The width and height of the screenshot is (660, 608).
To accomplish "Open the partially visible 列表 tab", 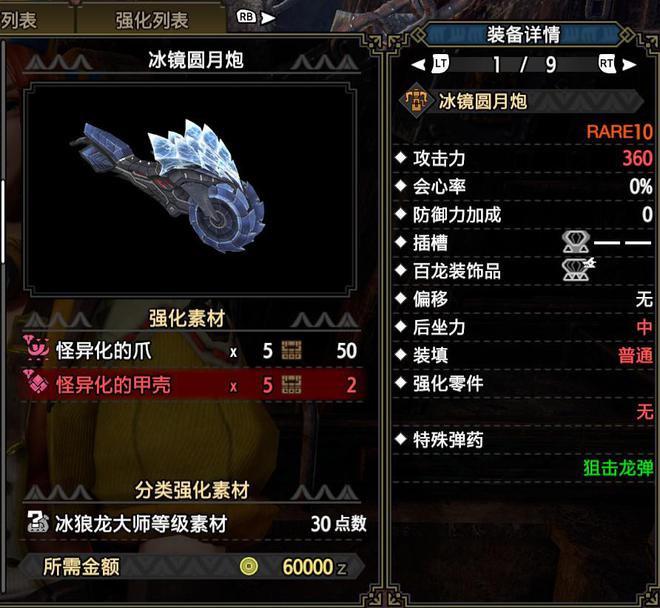I will (22, 19).
